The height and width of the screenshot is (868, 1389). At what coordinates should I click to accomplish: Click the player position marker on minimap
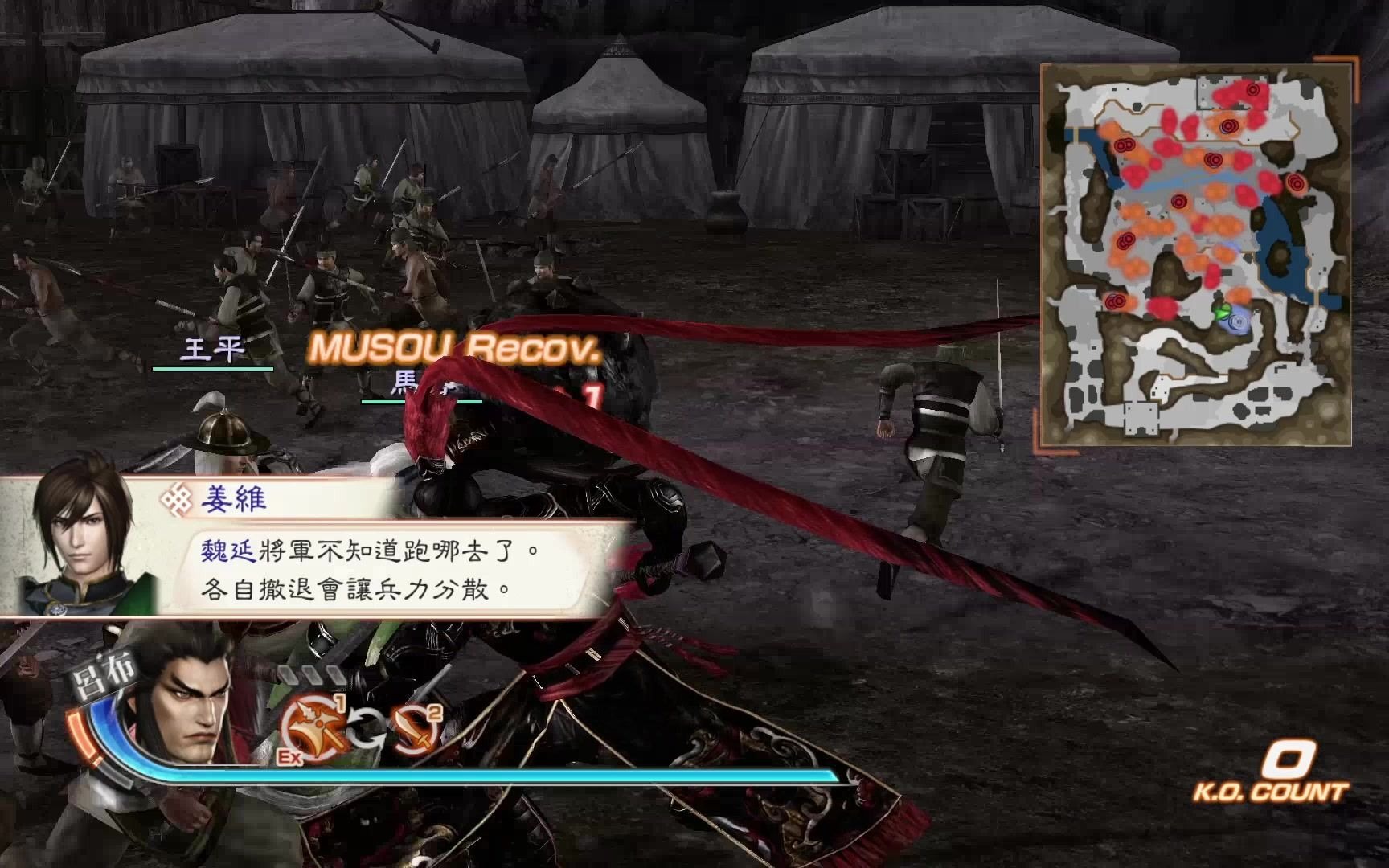point(1239,323)
